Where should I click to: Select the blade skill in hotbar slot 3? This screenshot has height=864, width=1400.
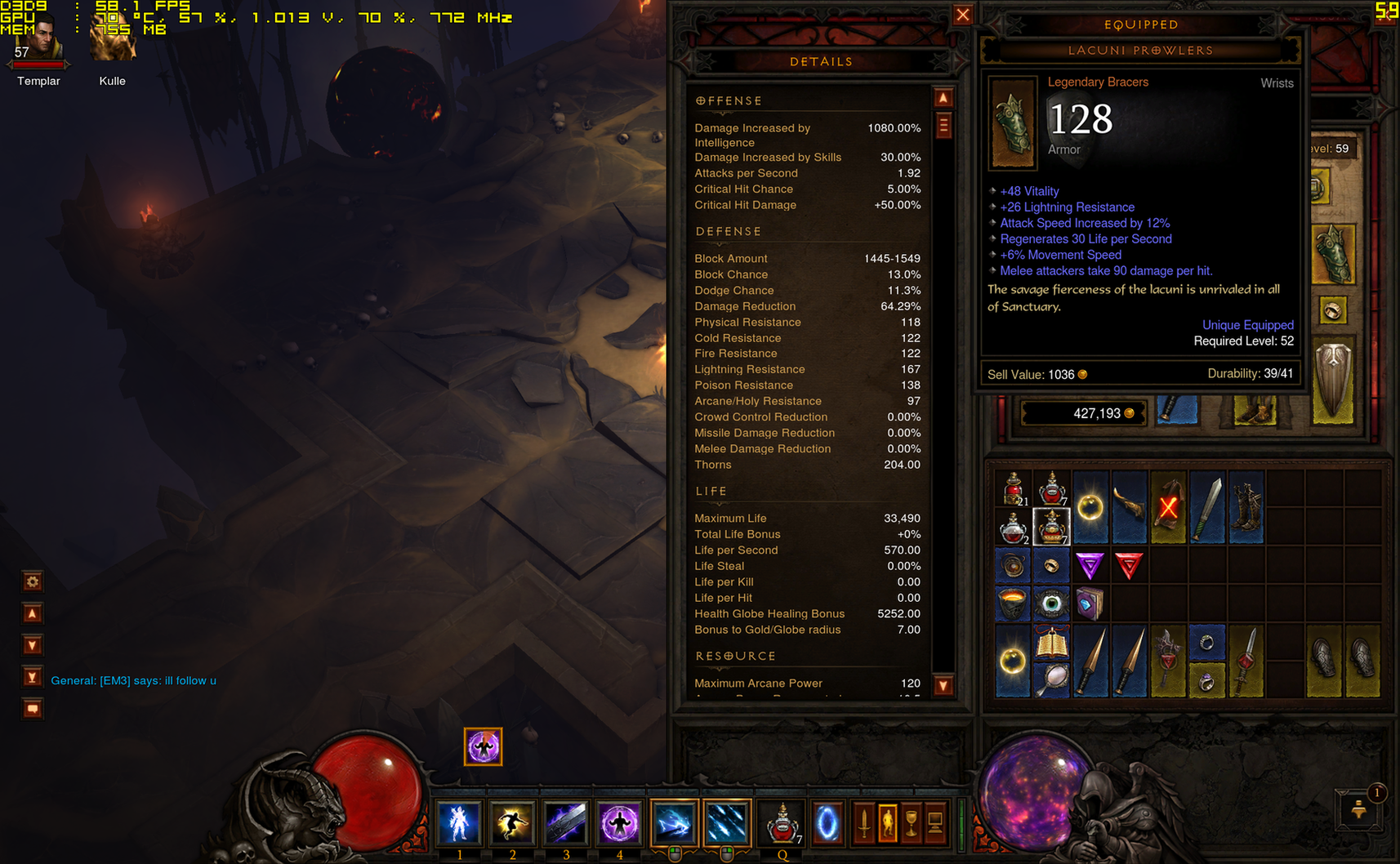(x=566, y=823)
